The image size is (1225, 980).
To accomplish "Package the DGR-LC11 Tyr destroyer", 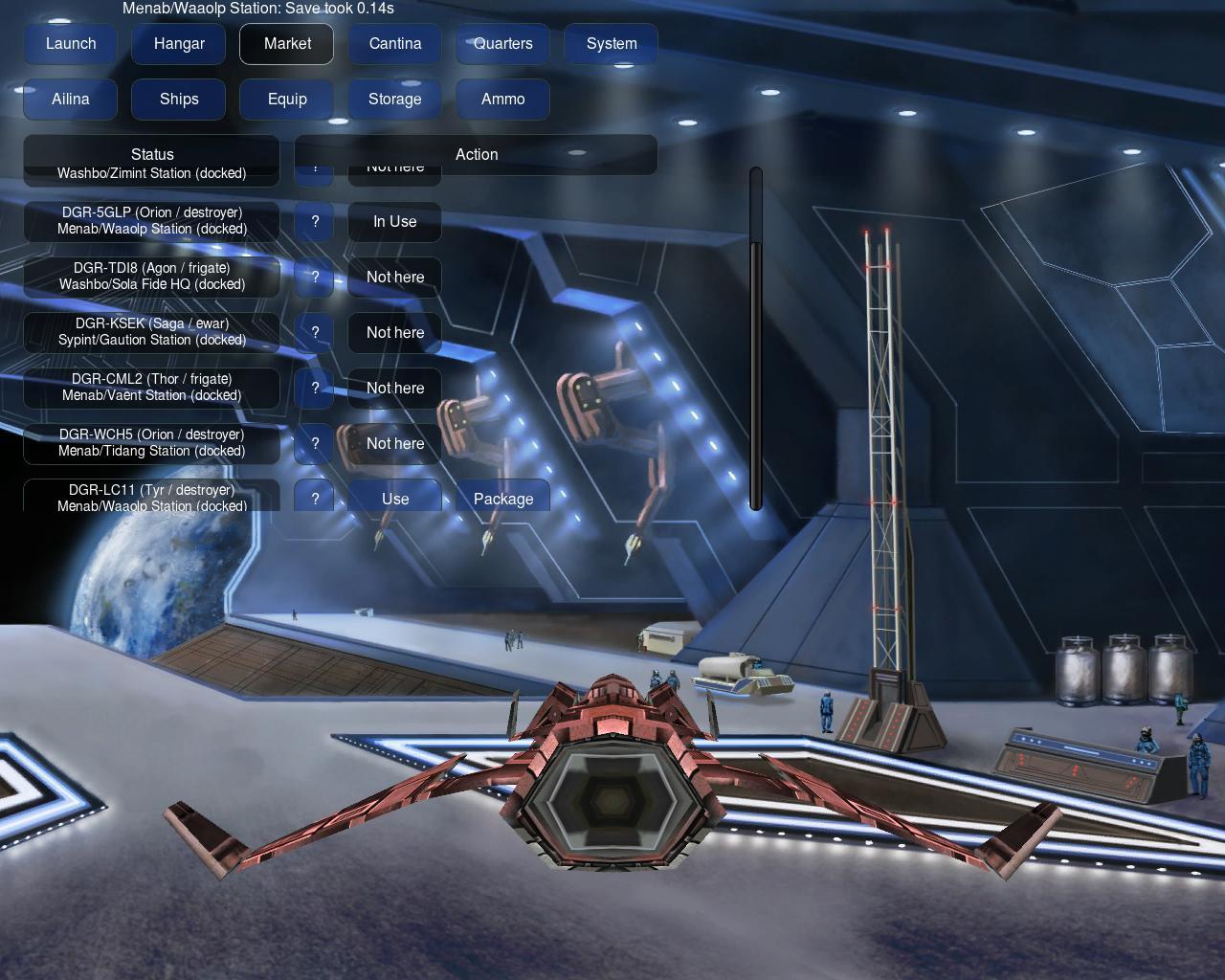I will (503, 498).
